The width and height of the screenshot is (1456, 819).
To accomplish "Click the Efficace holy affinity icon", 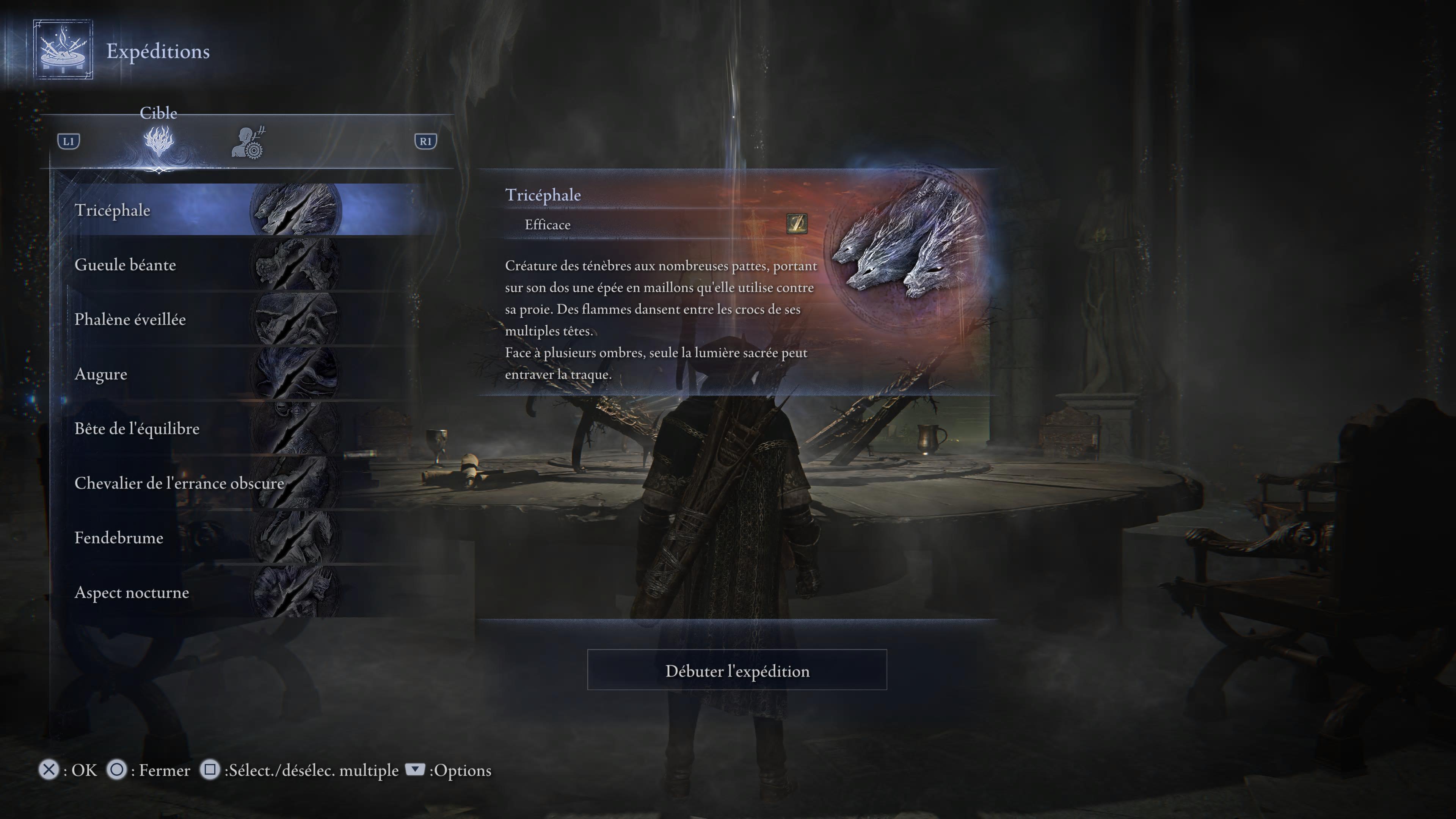I will click(x=796, y=224).
